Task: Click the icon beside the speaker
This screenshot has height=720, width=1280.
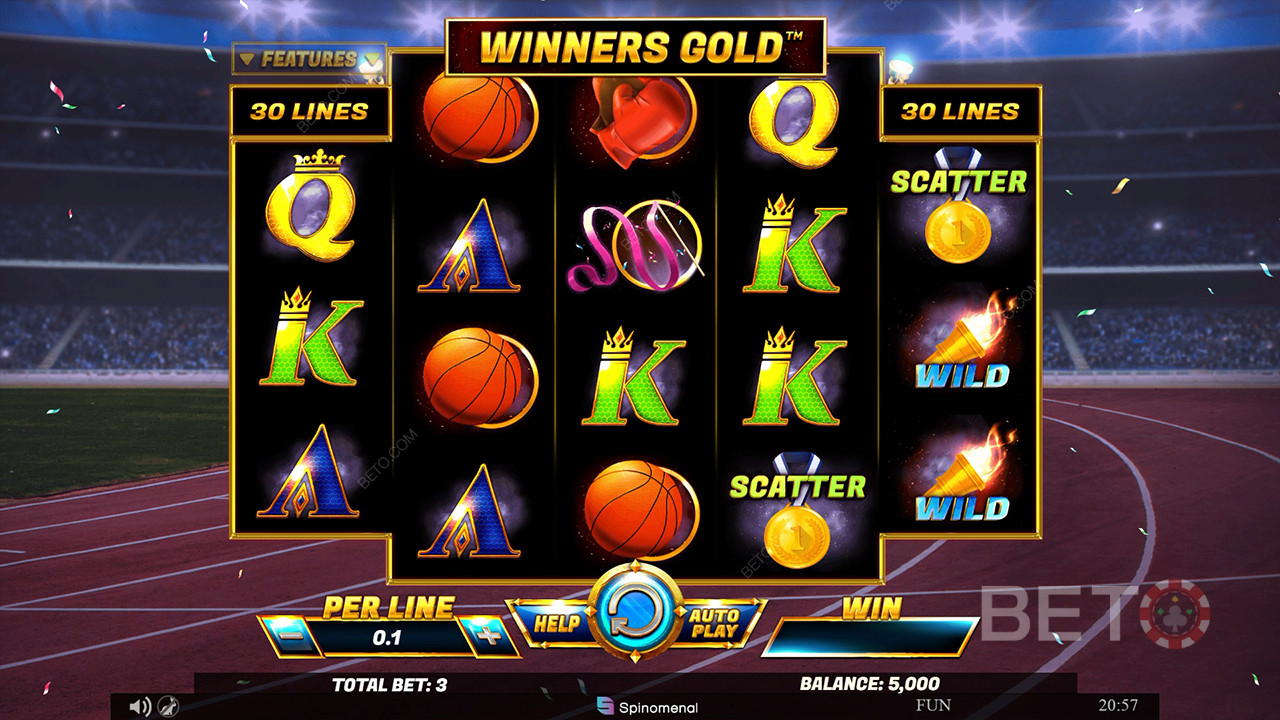Action: tap(170, 707)
